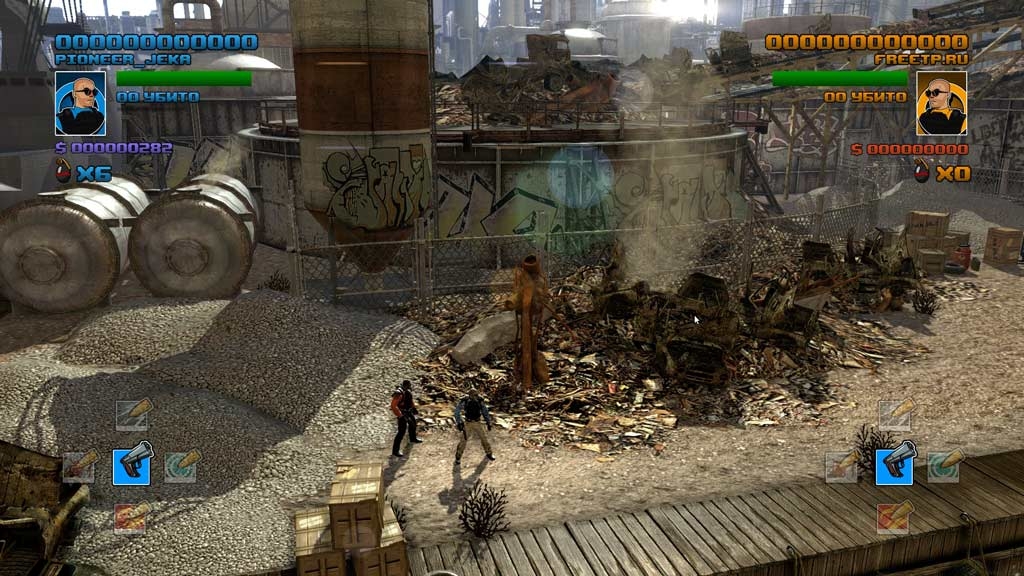1024x576 pixels.
Task: Click PIONEER_JEKA's character portrait
Action: pos(80,103)
